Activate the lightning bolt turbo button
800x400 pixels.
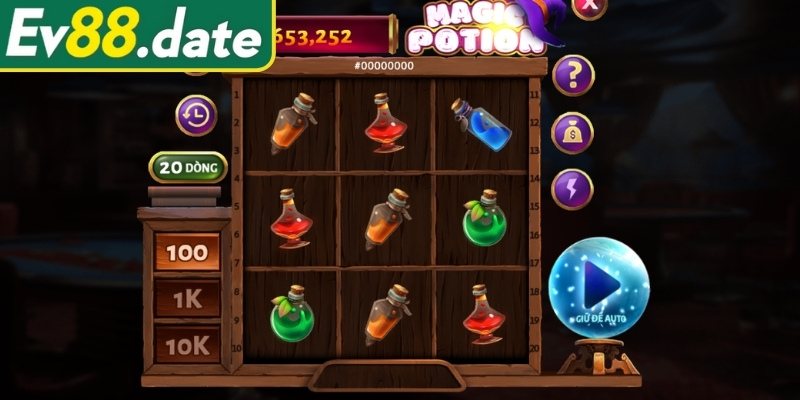(573, 188)
